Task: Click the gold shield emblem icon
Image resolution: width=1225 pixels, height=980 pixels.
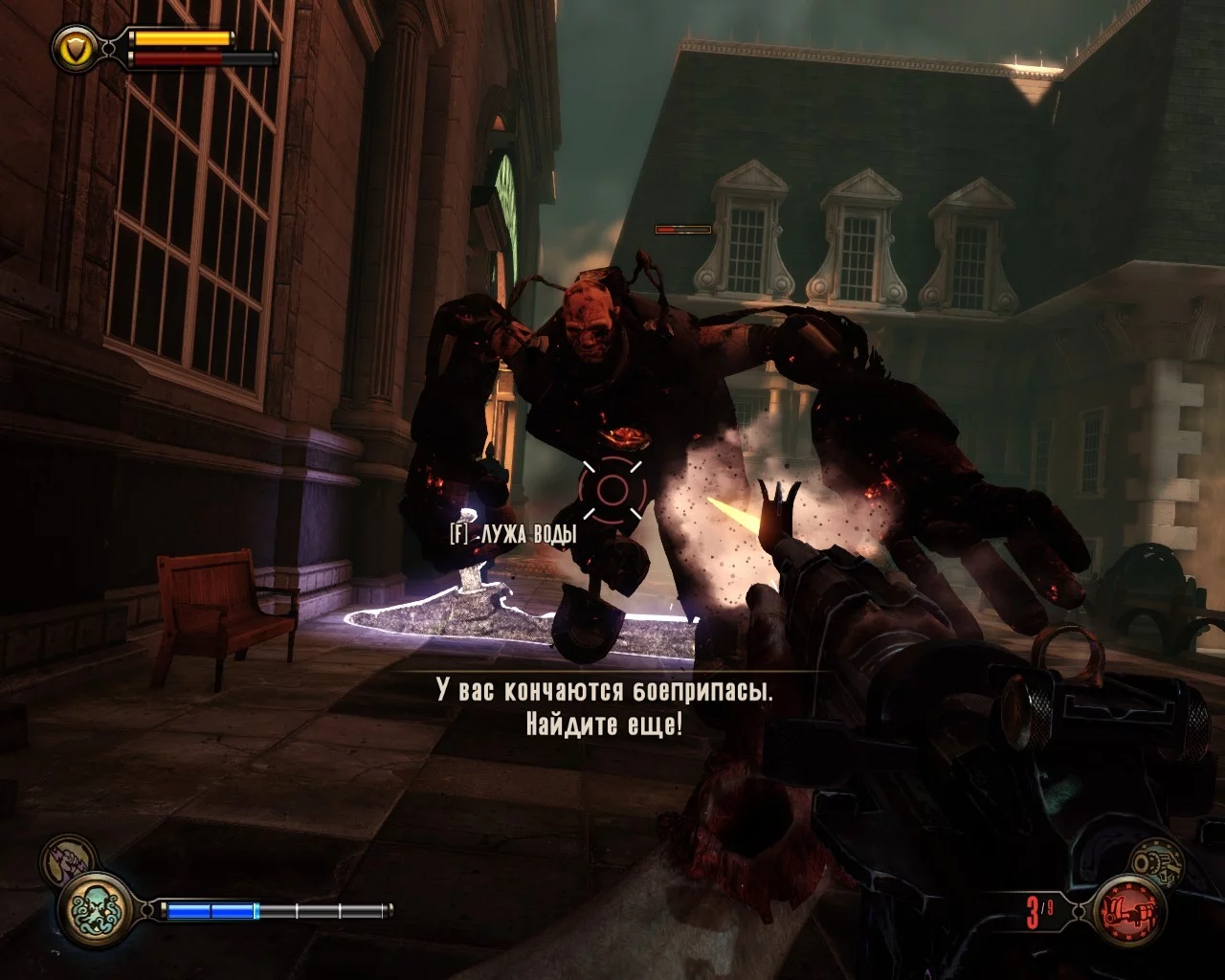Action: coord(73,45)
